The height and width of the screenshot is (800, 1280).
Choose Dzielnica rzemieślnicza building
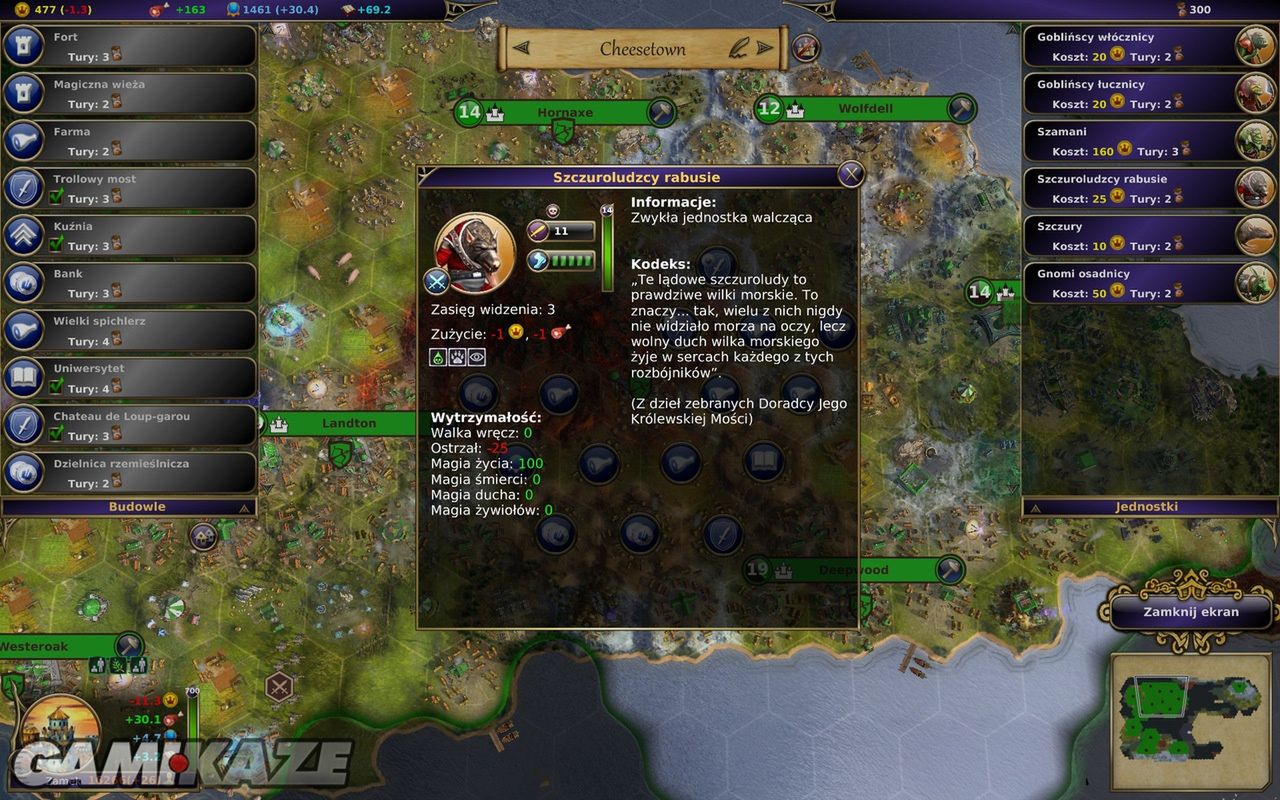click(x=130, y=473)
